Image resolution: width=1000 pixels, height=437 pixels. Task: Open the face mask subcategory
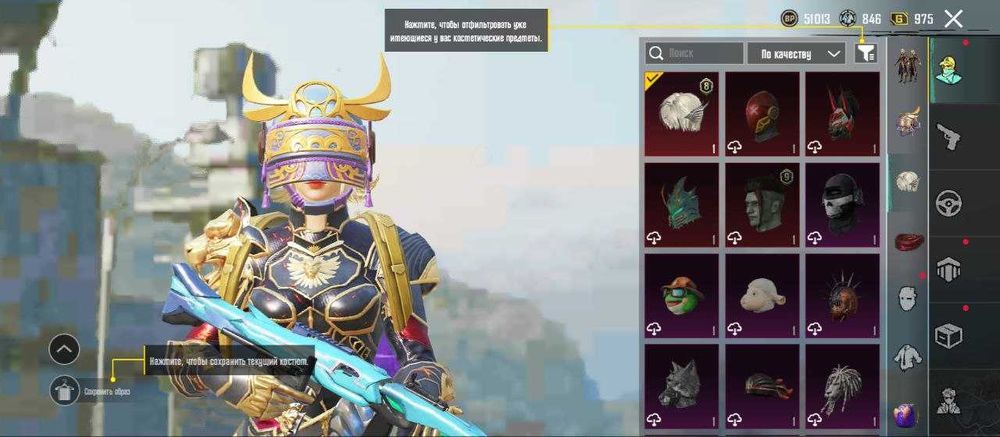pyautogui.click(x=907, y=297)
